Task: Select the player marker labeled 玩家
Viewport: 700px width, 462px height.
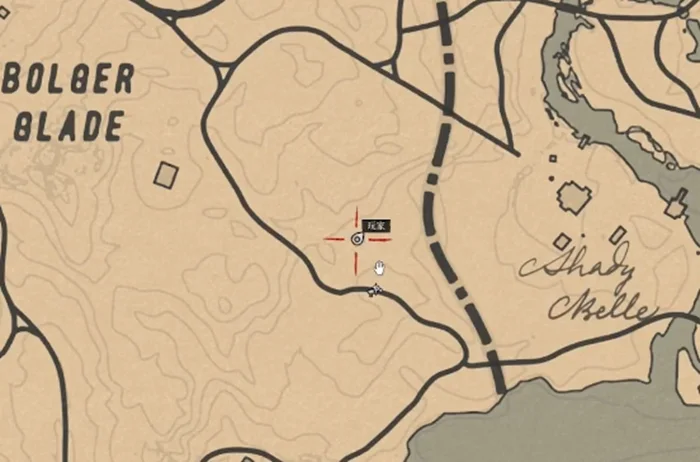Action: [357, 238]
